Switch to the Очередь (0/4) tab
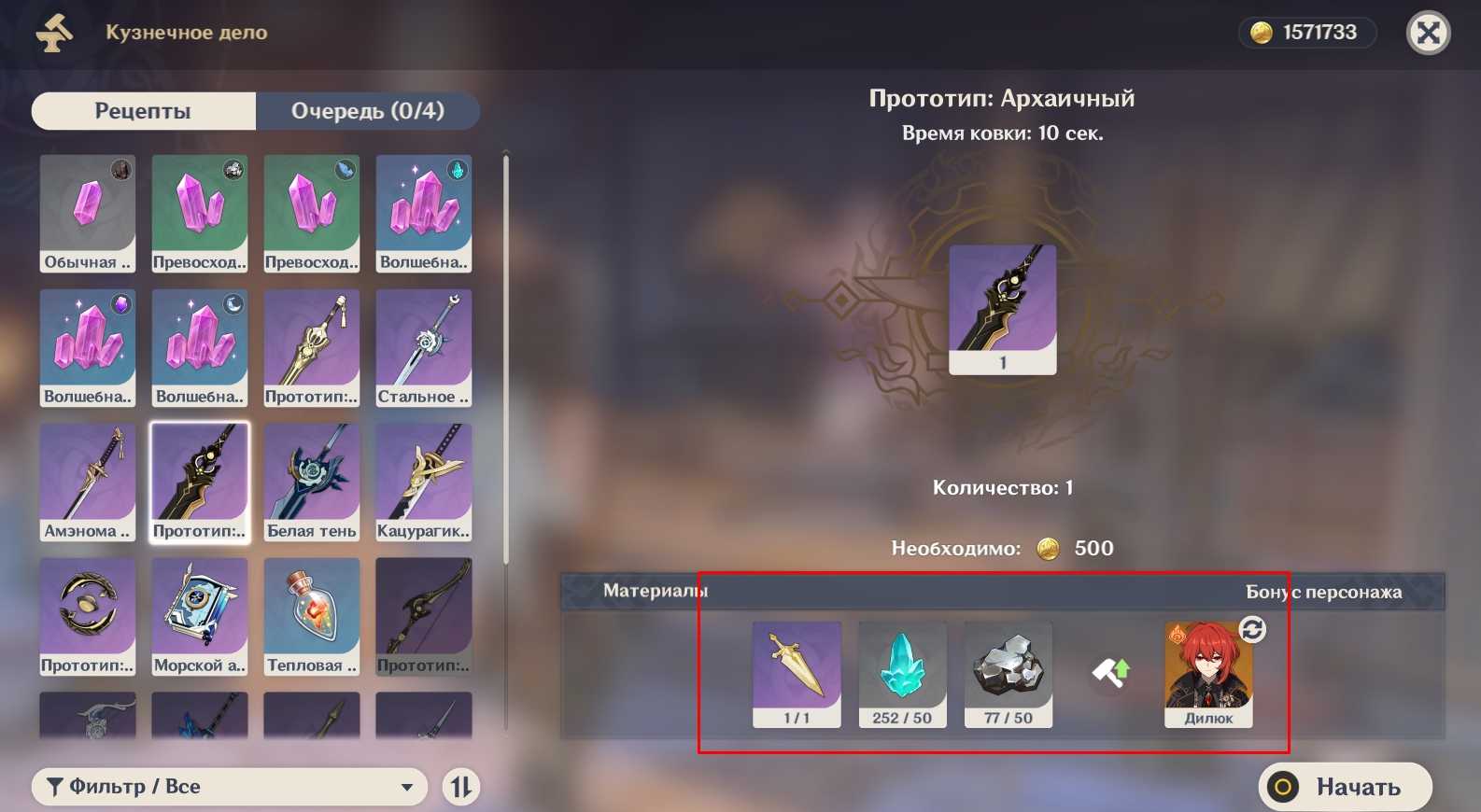Screen dimensions: 1481x812 click(x=367, y=111)
